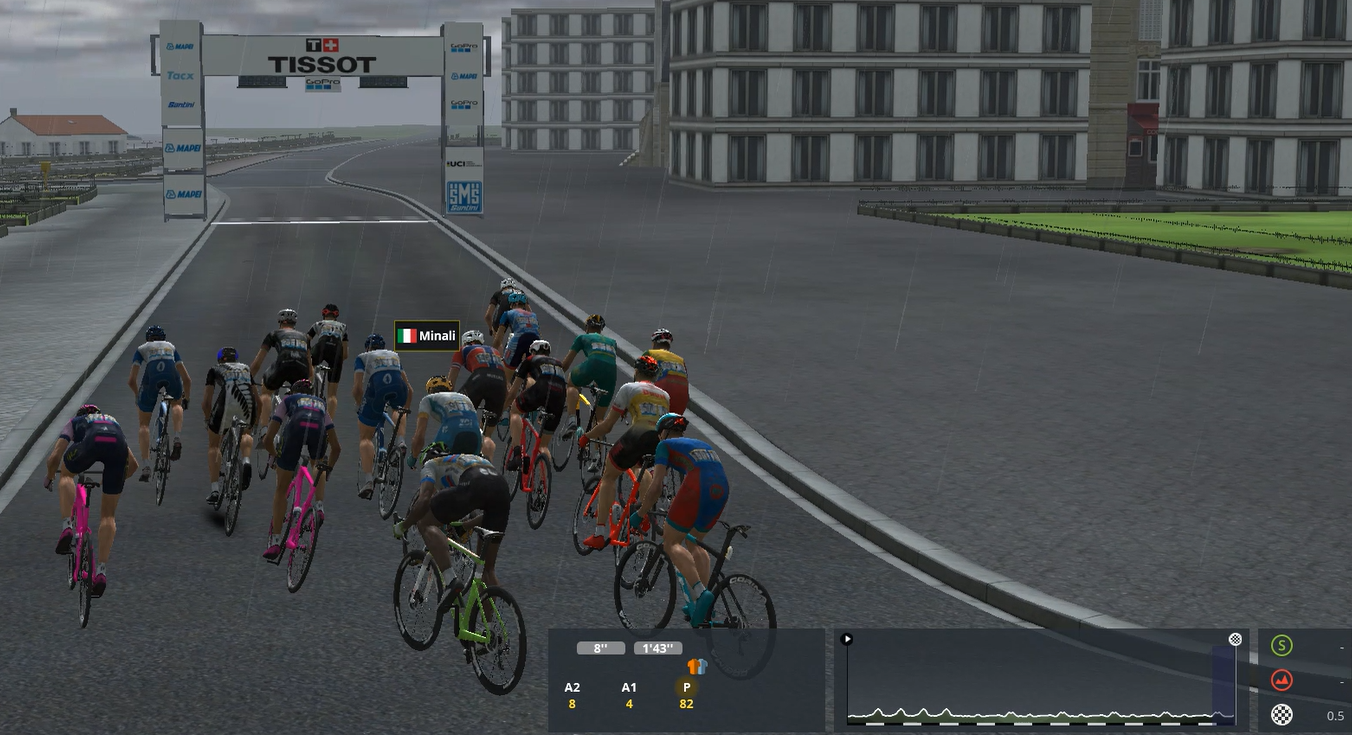Show the red mountain classification icon
The image size is (1352, 735).
point(1281,681)
